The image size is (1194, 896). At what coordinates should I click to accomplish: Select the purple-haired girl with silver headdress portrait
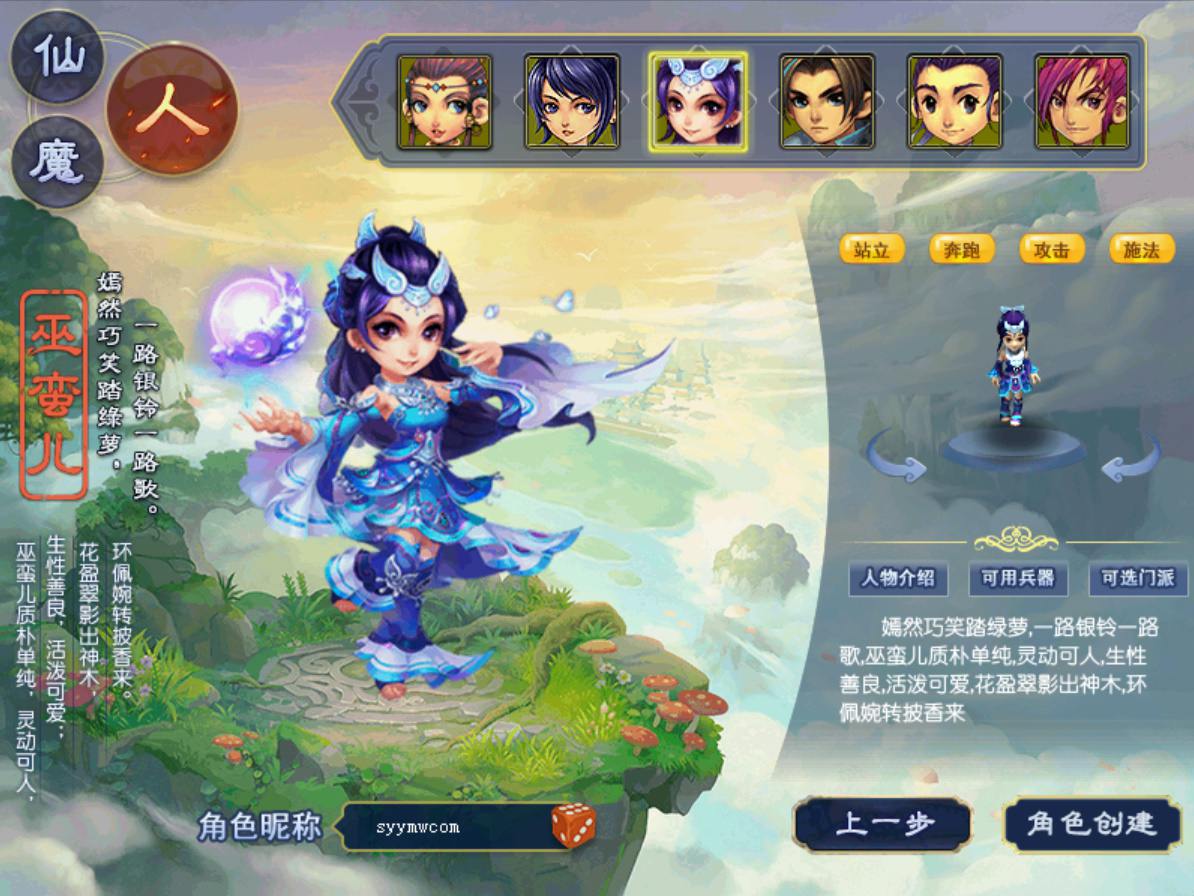698,101
